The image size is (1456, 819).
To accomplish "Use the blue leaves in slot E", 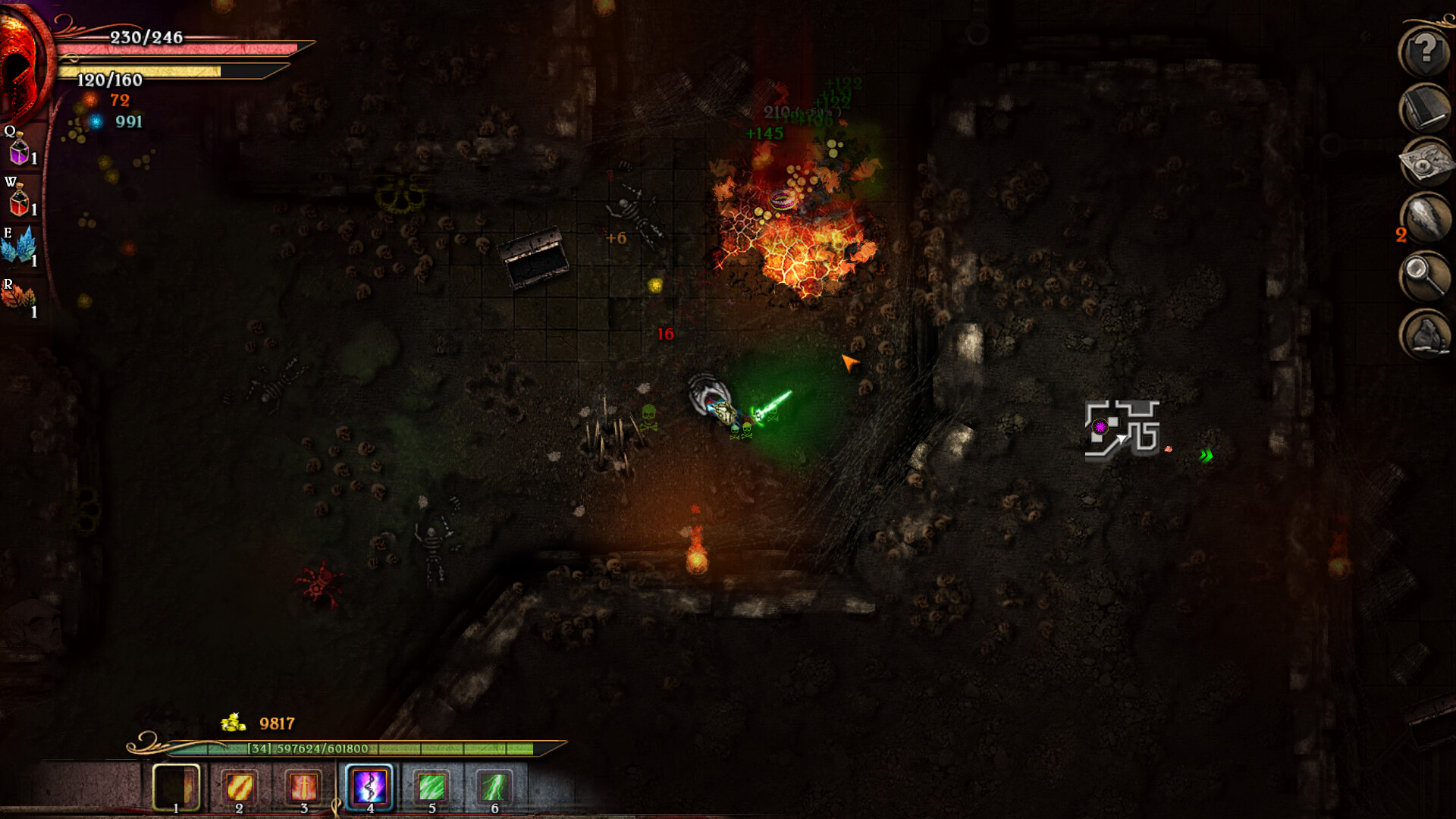I will (20, 247).
